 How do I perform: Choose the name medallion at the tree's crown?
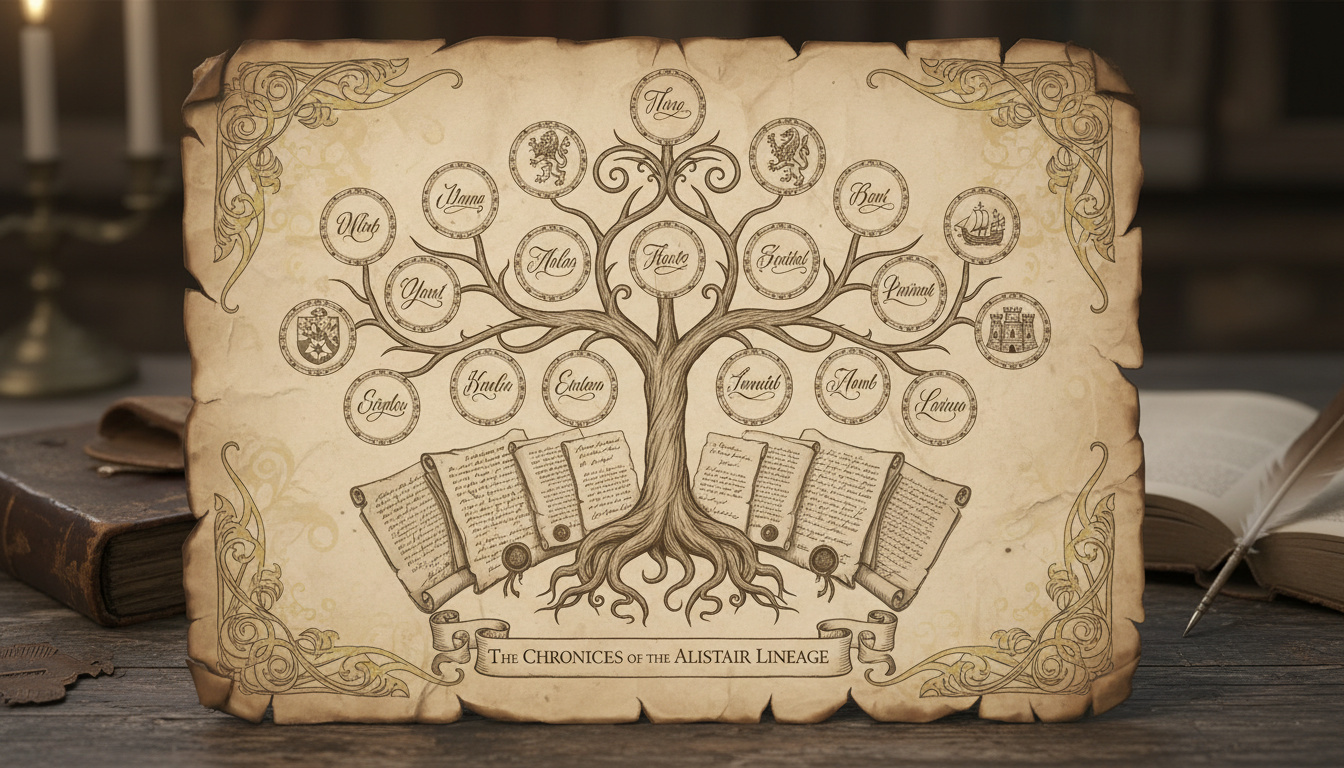point(667,107)
